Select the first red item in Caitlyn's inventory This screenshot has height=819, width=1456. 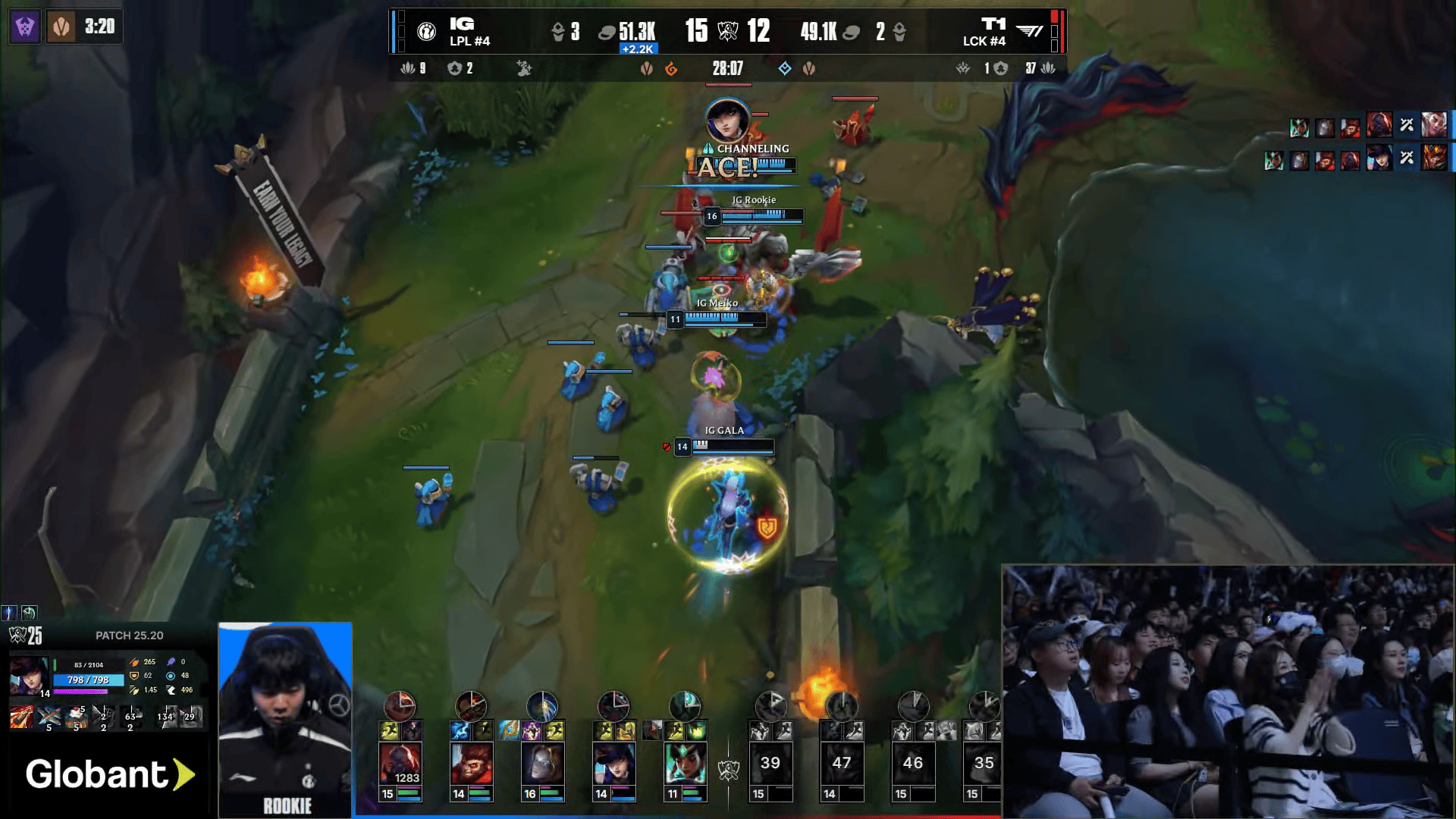coord(21,716)
